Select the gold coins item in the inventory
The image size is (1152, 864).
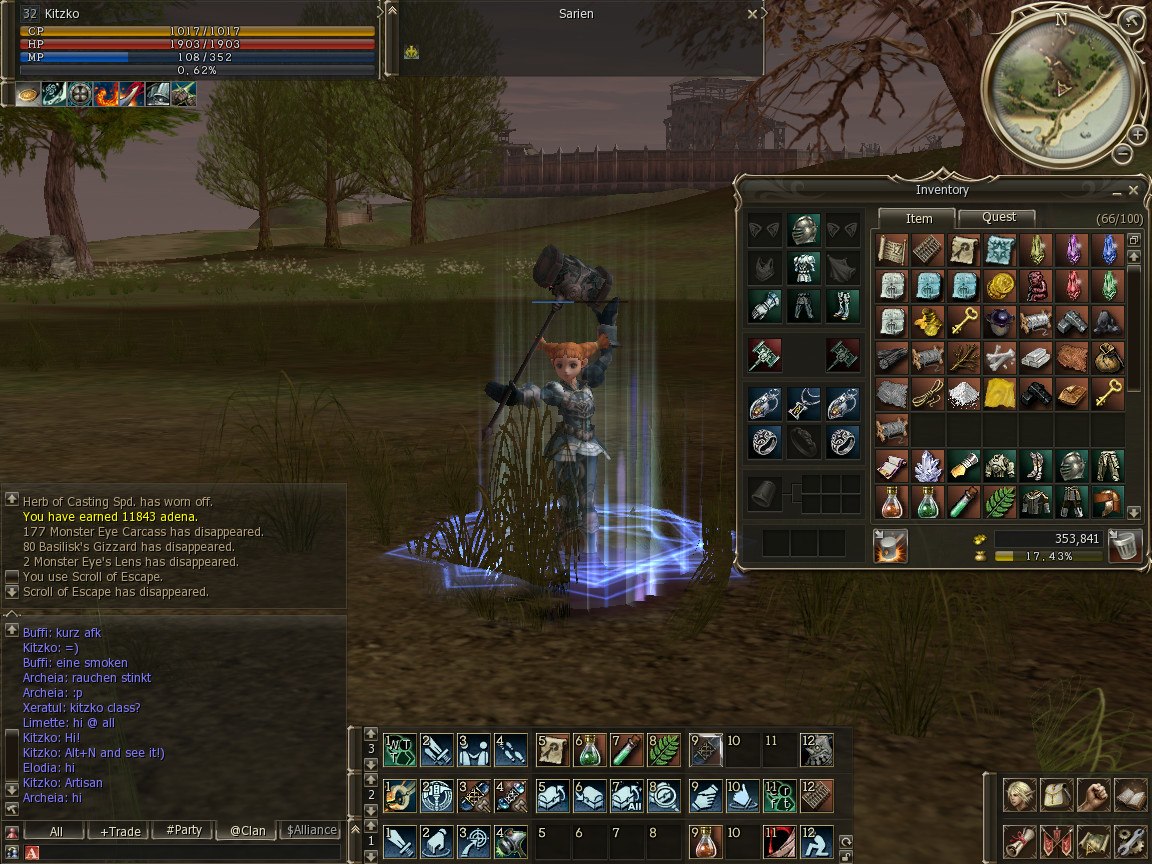998,285
